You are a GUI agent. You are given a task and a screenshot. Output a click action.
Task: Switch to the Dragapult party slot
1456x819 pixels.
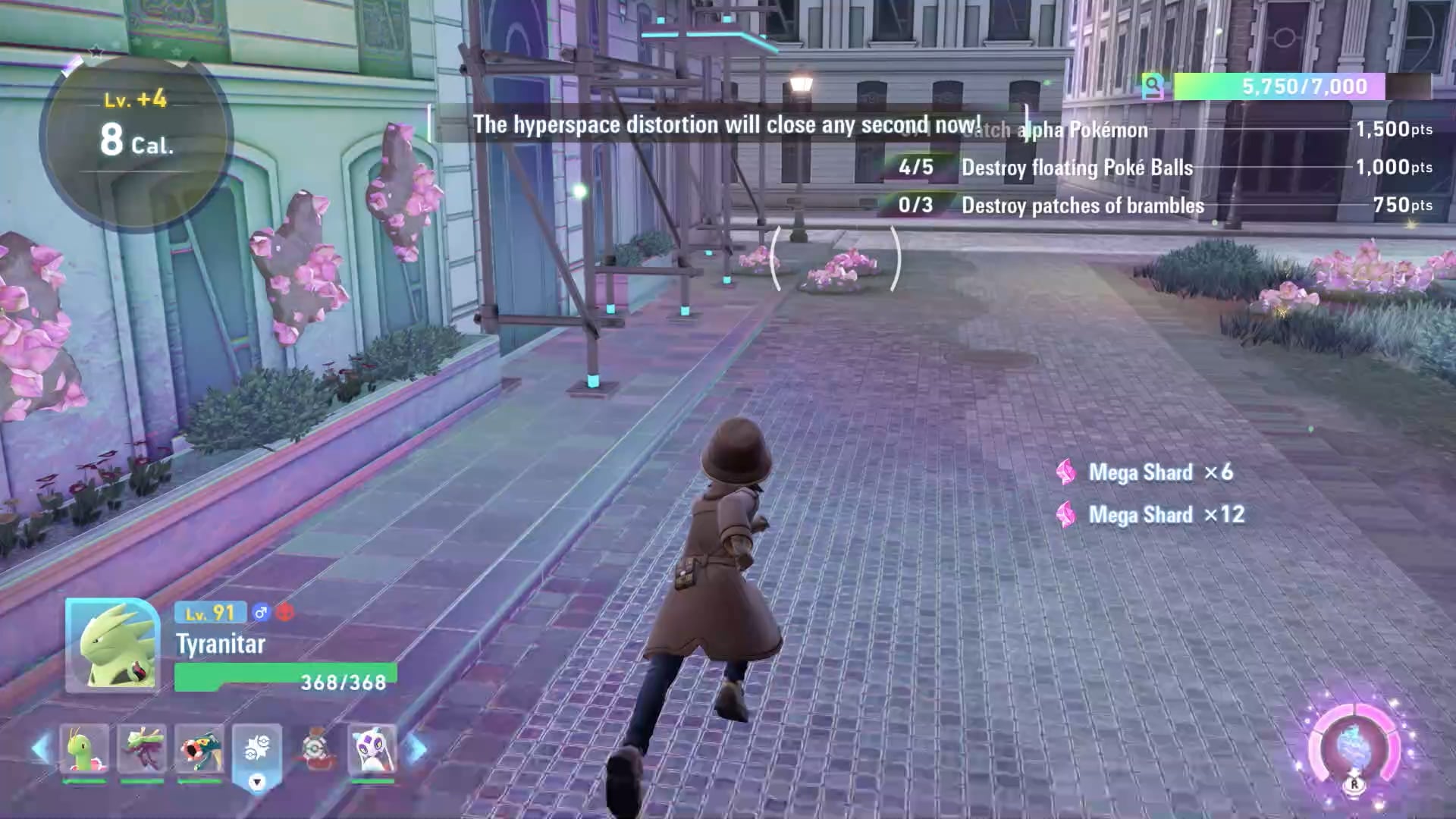coord(142,749)
